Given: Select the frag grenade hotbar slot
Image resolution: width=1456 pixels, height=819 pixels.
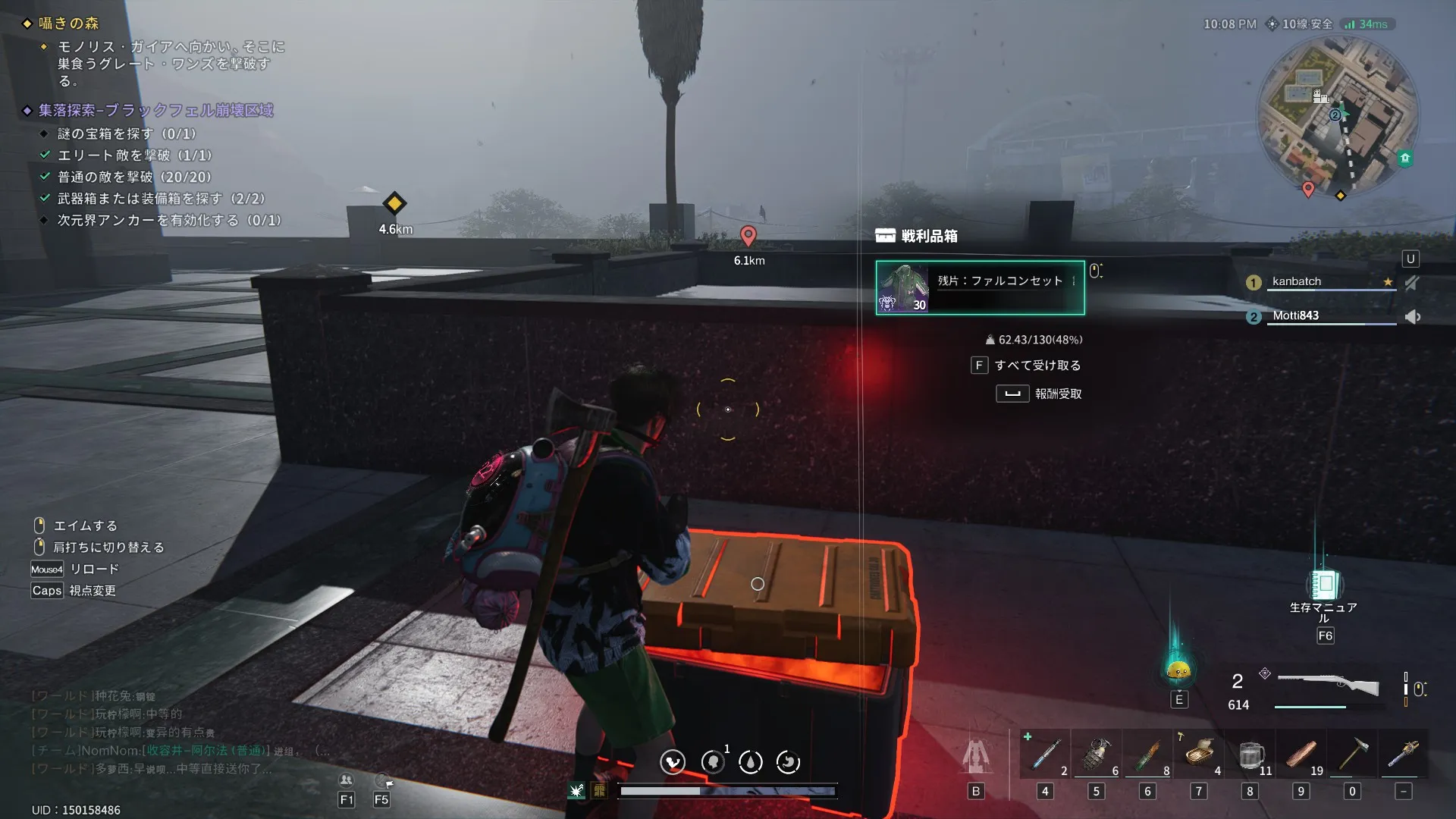Looking at the screenshot, I should click(1097, 755).
